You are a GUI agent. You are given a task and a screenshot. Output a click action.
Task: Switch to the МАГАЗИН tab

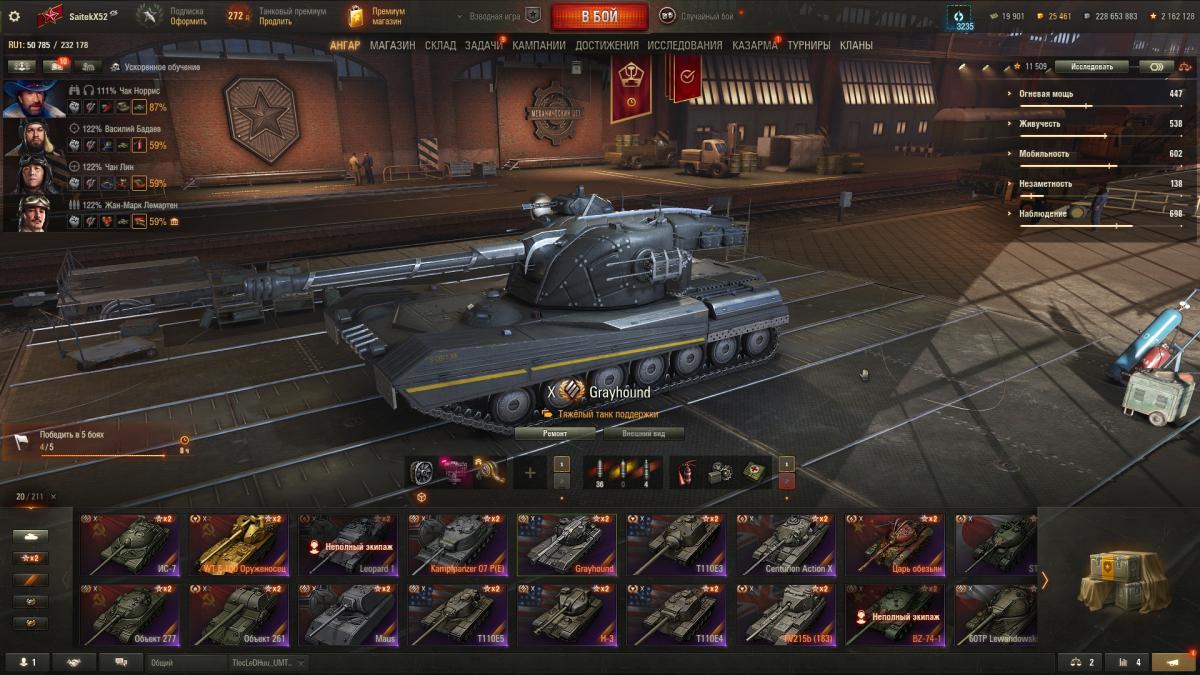point(392,45)
